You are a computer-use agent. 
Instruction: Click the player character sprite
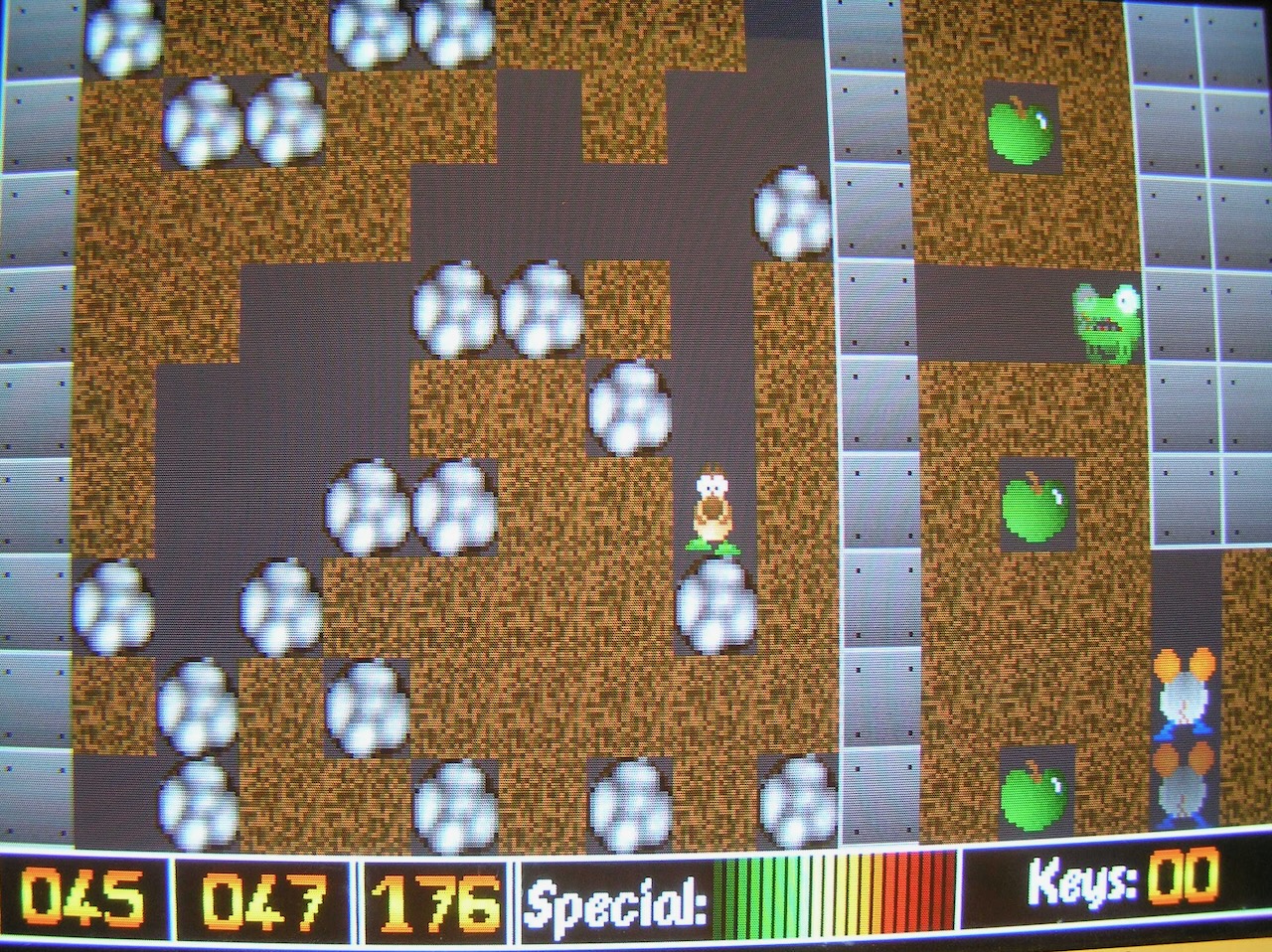click(x=712, y=507)
